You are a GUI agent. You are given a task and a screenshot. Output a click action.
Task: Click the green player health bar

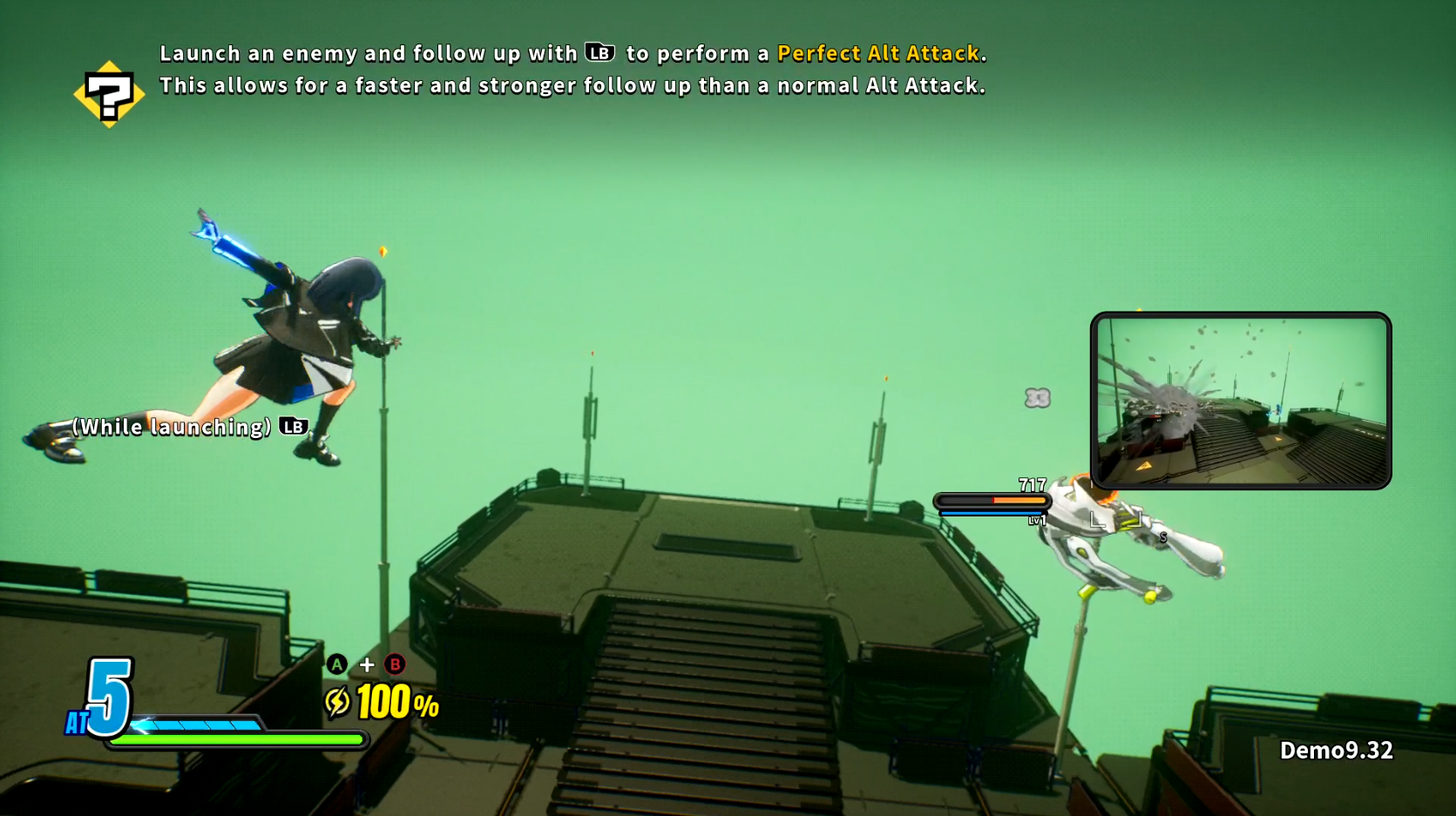tap(240, 738)
